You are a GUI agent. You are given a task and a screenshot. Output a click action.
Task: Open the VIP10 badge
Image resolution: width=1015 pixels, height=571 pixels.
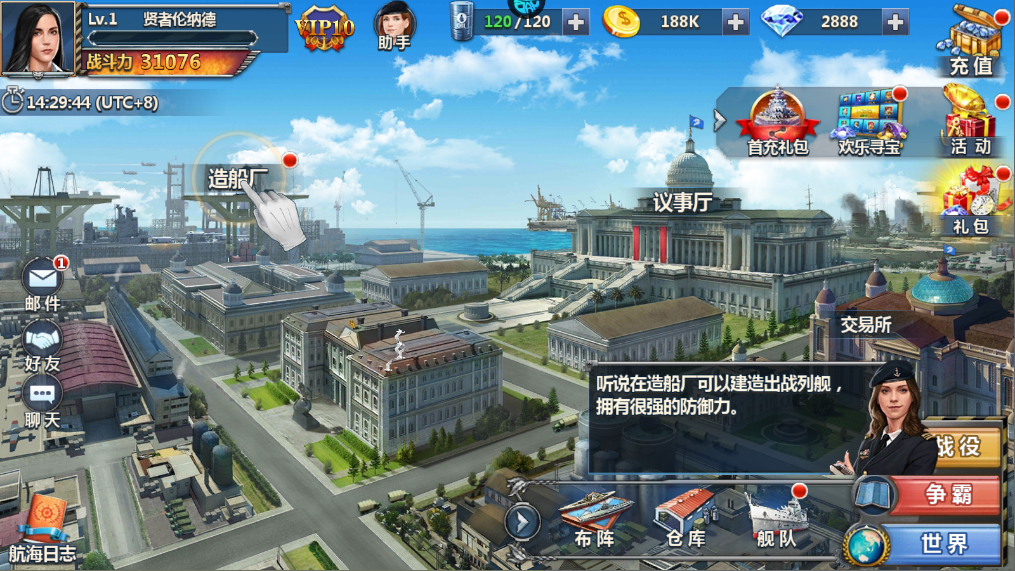325,30
